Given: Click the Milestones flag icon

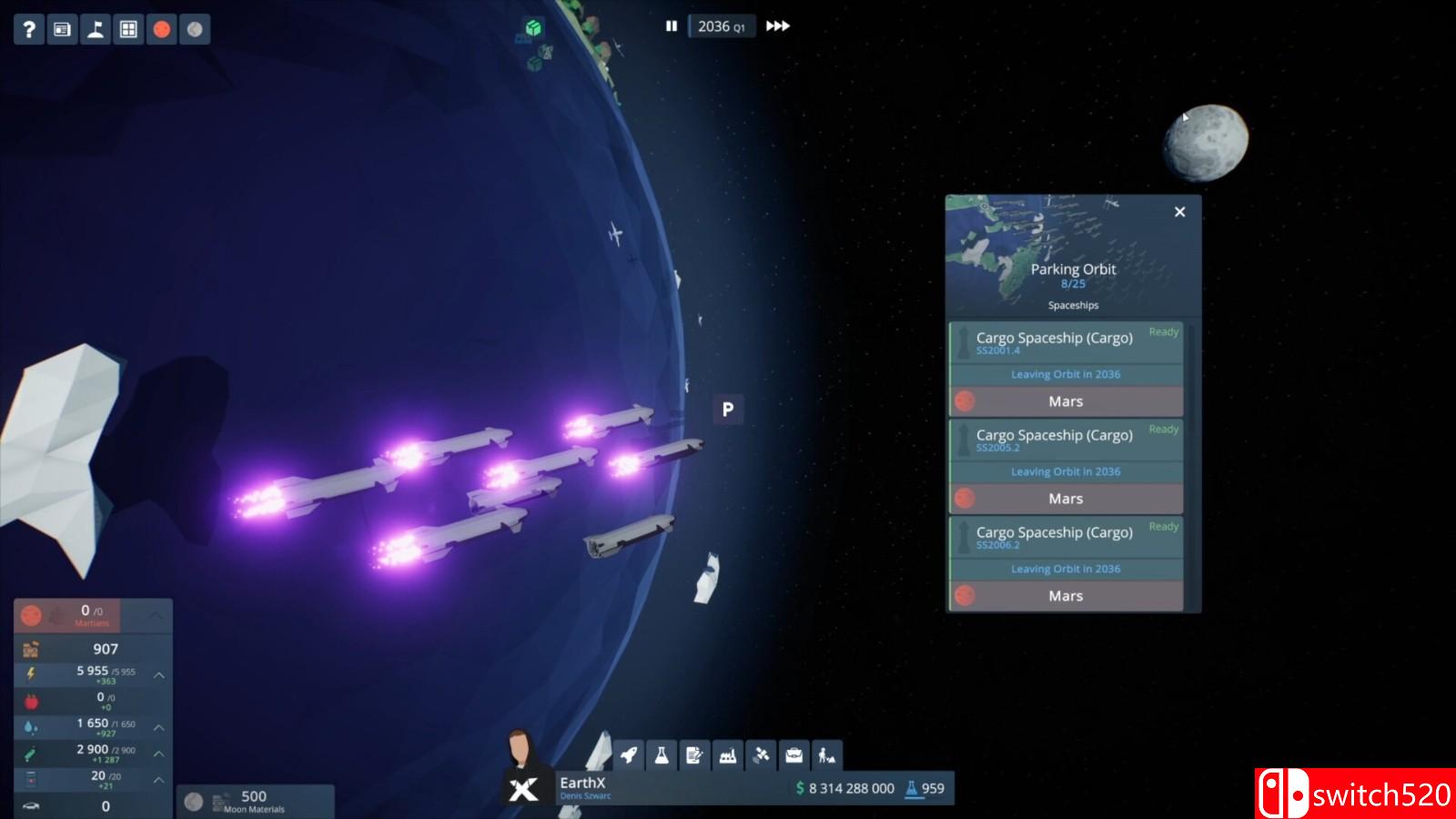Looking at the screenshot, I should click(x=94, y=28).
